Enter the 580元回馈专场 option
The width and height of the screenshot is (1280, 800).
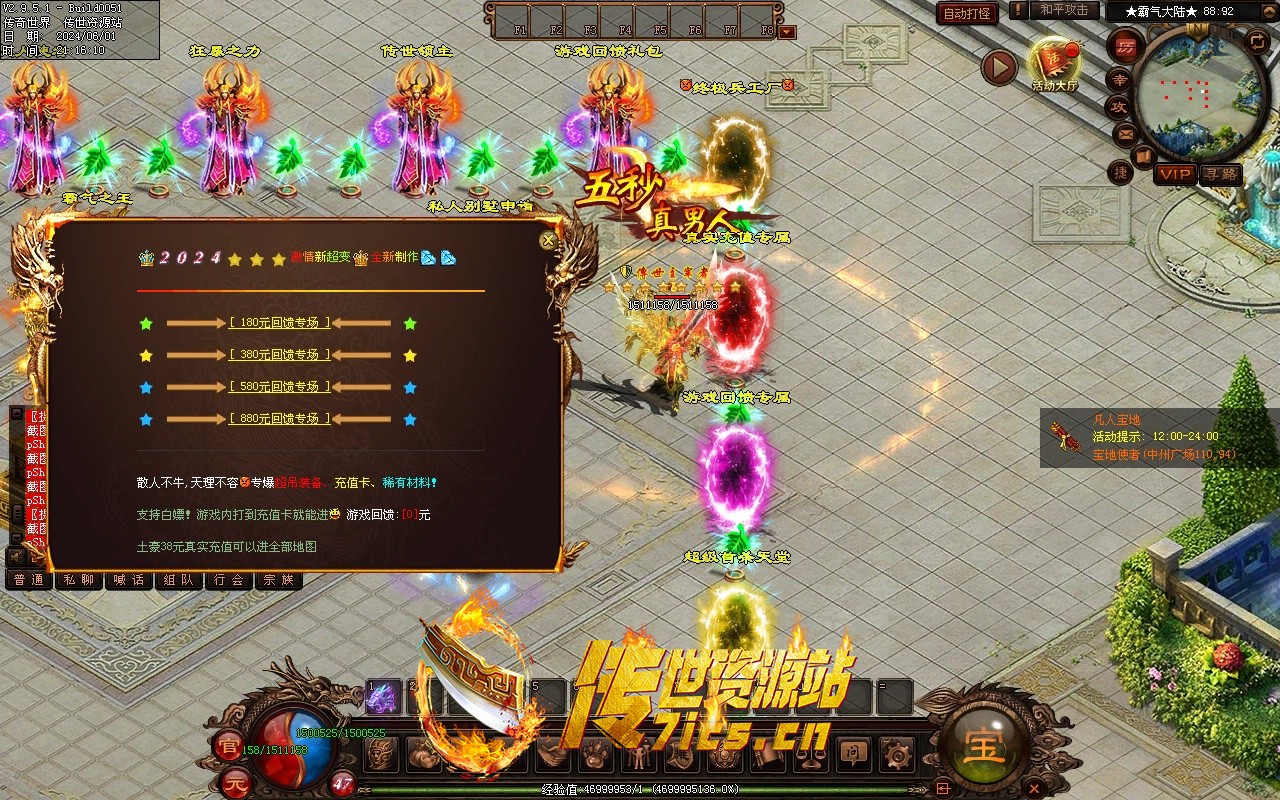[x=279, y=387]
